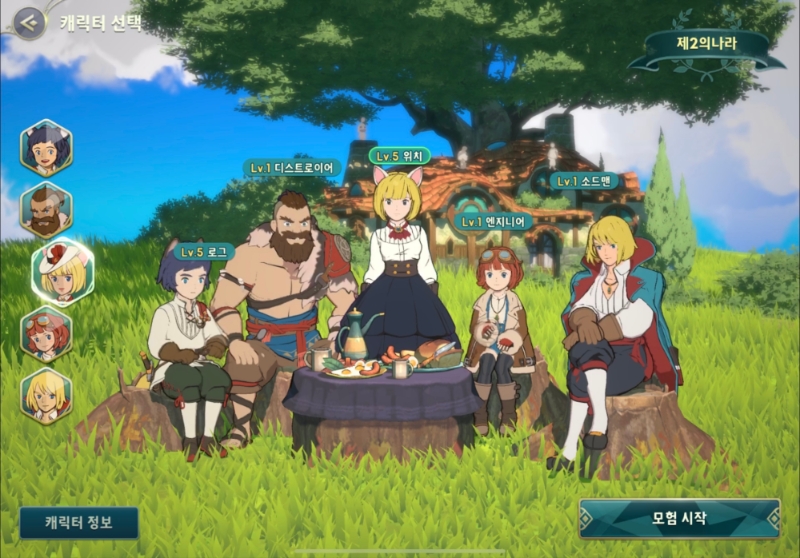Choose the Lv.5 위치 name tag
The image size is (800, 558).
pos(400,155)
